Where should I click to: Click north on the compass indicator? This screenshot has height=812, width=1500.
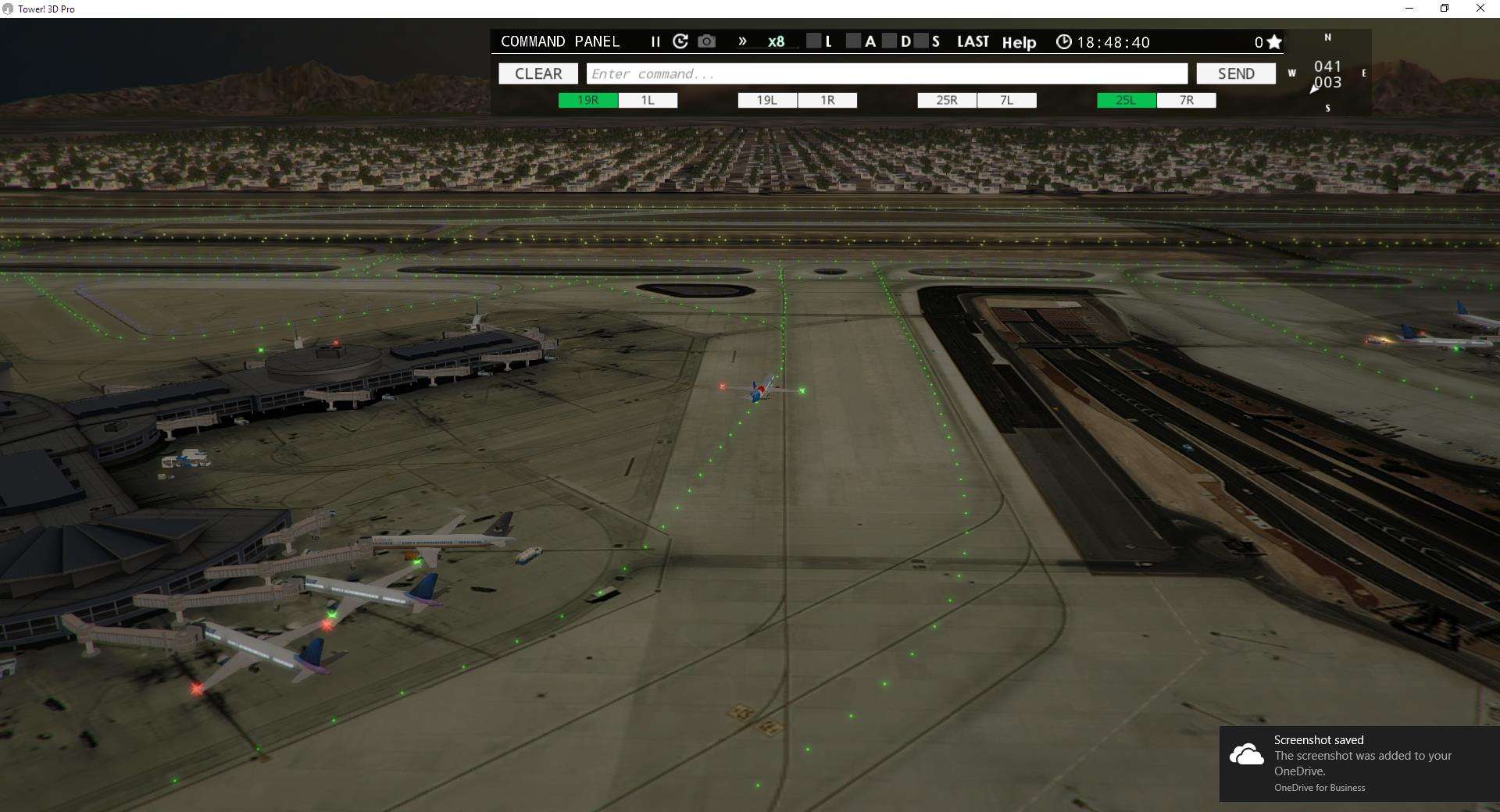click(1327, 37)
